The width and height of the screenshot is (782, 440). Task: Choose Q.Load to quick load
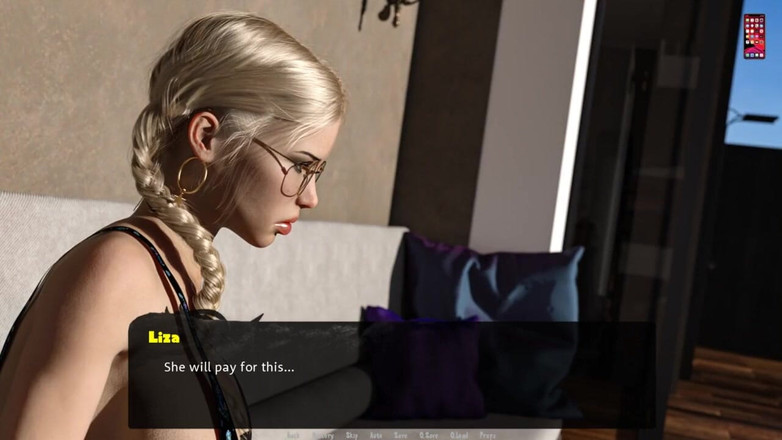point(459,435)
